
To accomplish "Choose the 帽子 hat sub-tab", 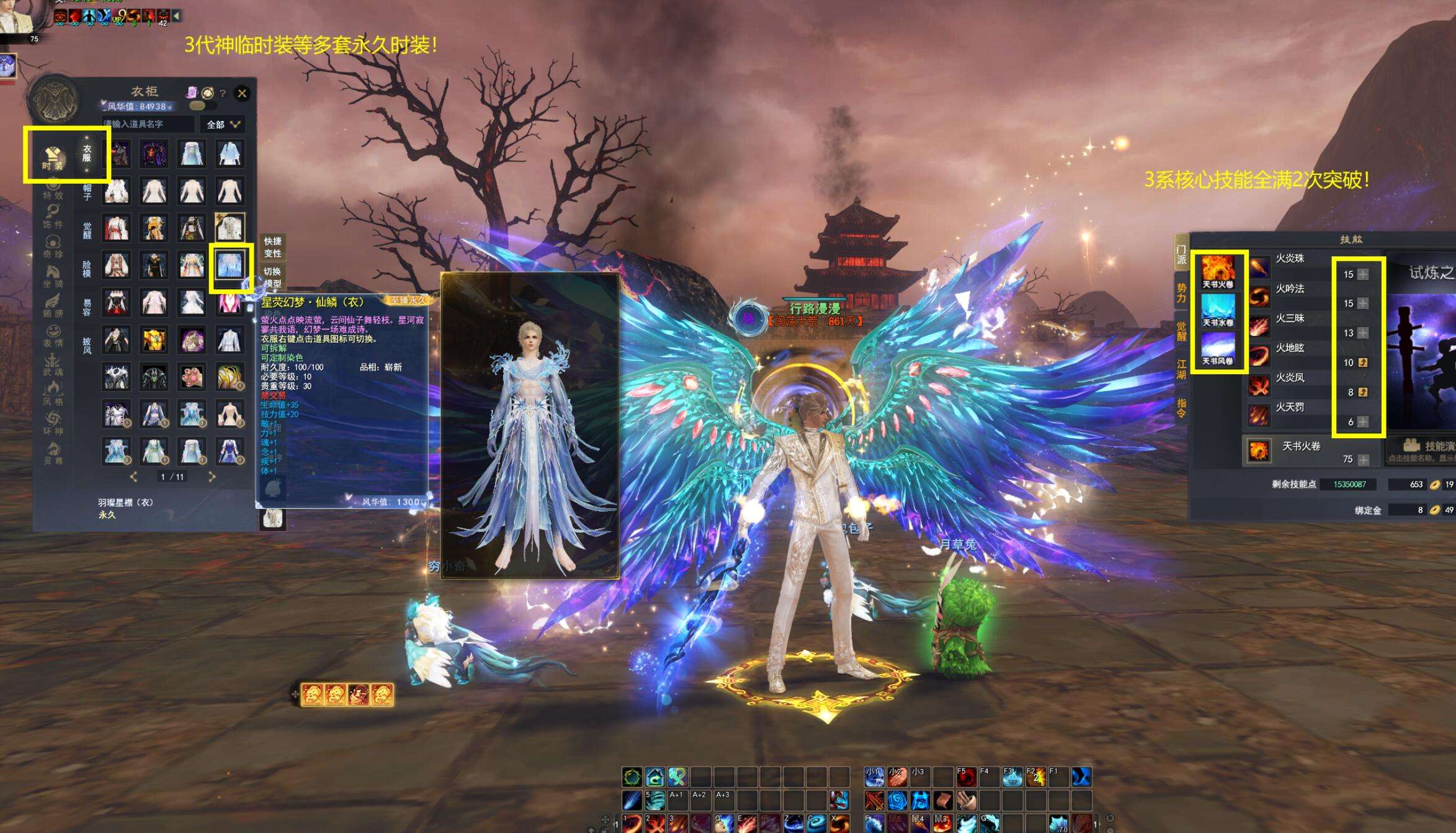I will click(x=87, y=192).
